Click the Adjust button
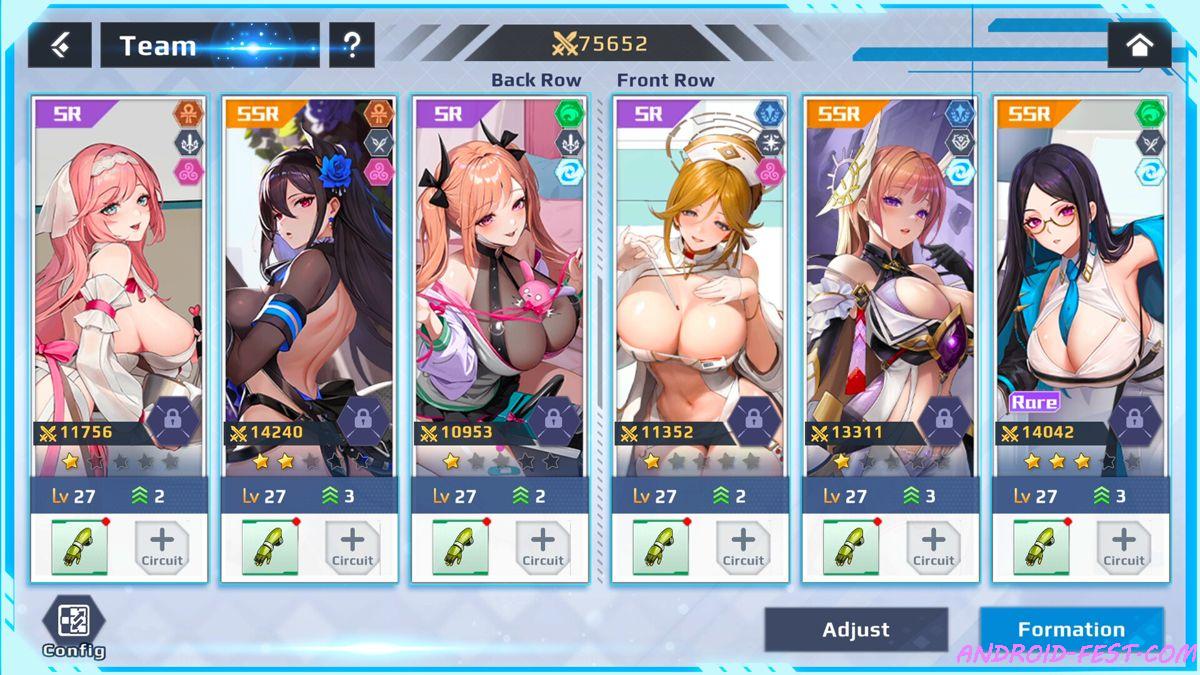 click(855, 630)
